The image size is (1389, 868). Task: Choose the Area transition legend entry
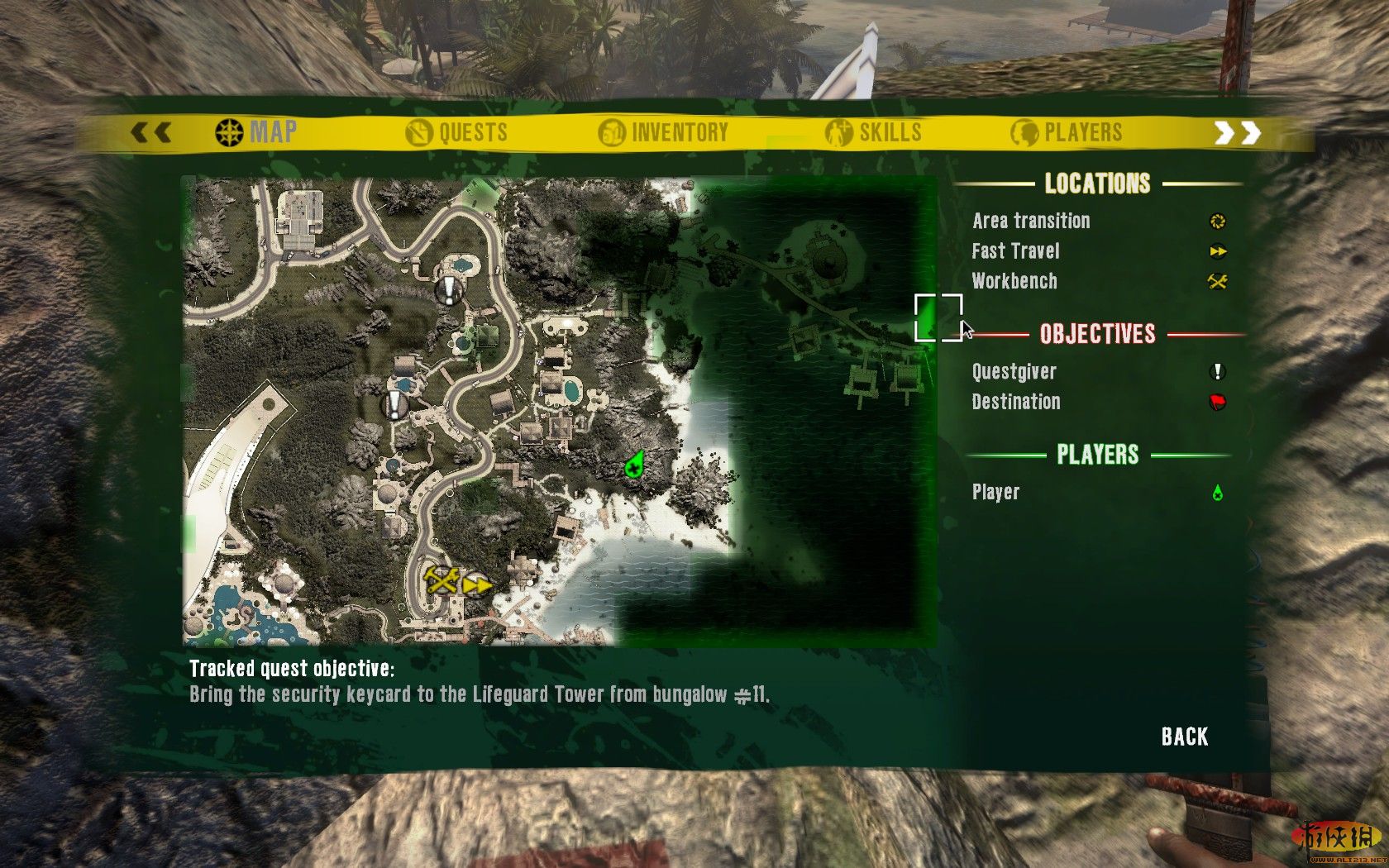1031,221
